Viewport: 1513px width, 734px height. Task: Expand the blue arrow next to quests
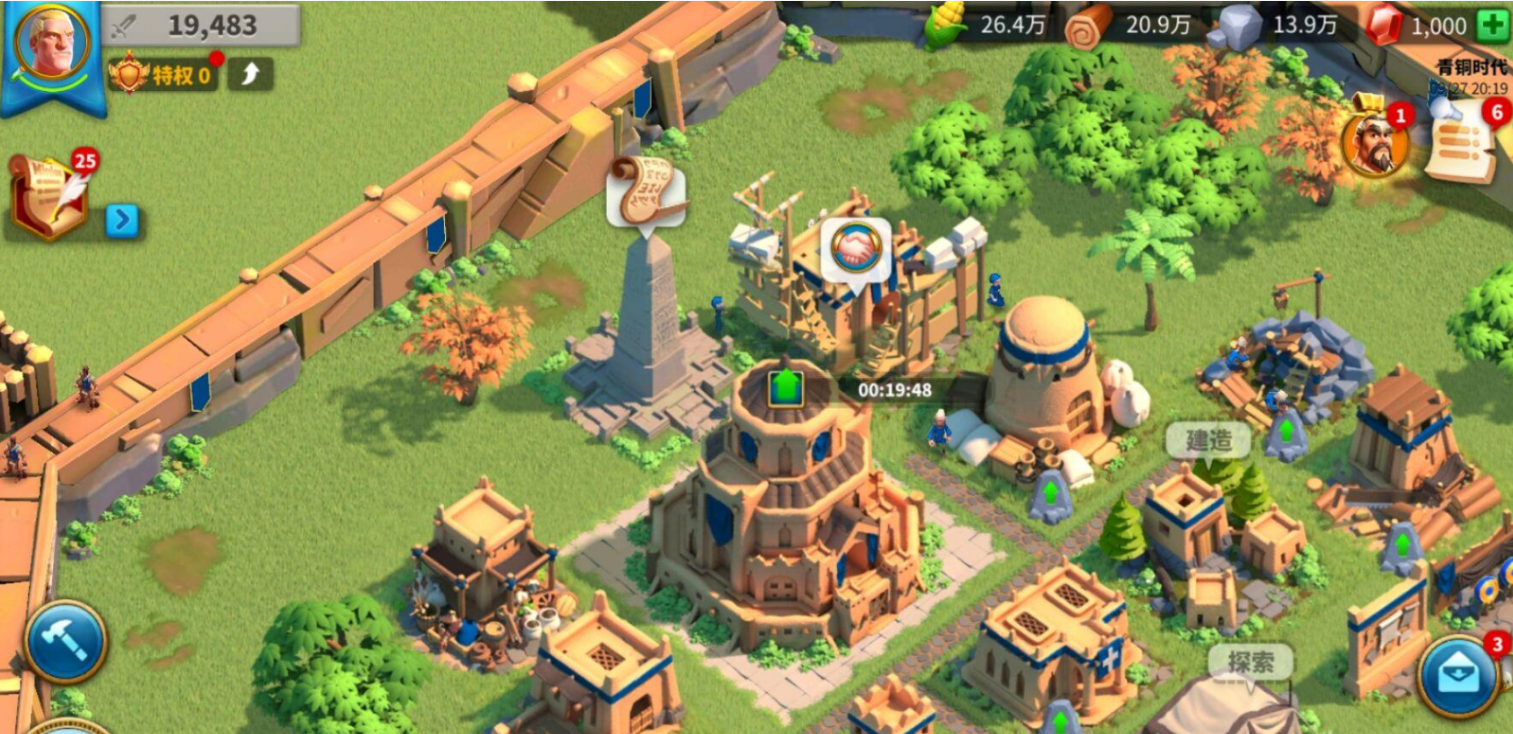pyautogui.click(x=122, y=220)
